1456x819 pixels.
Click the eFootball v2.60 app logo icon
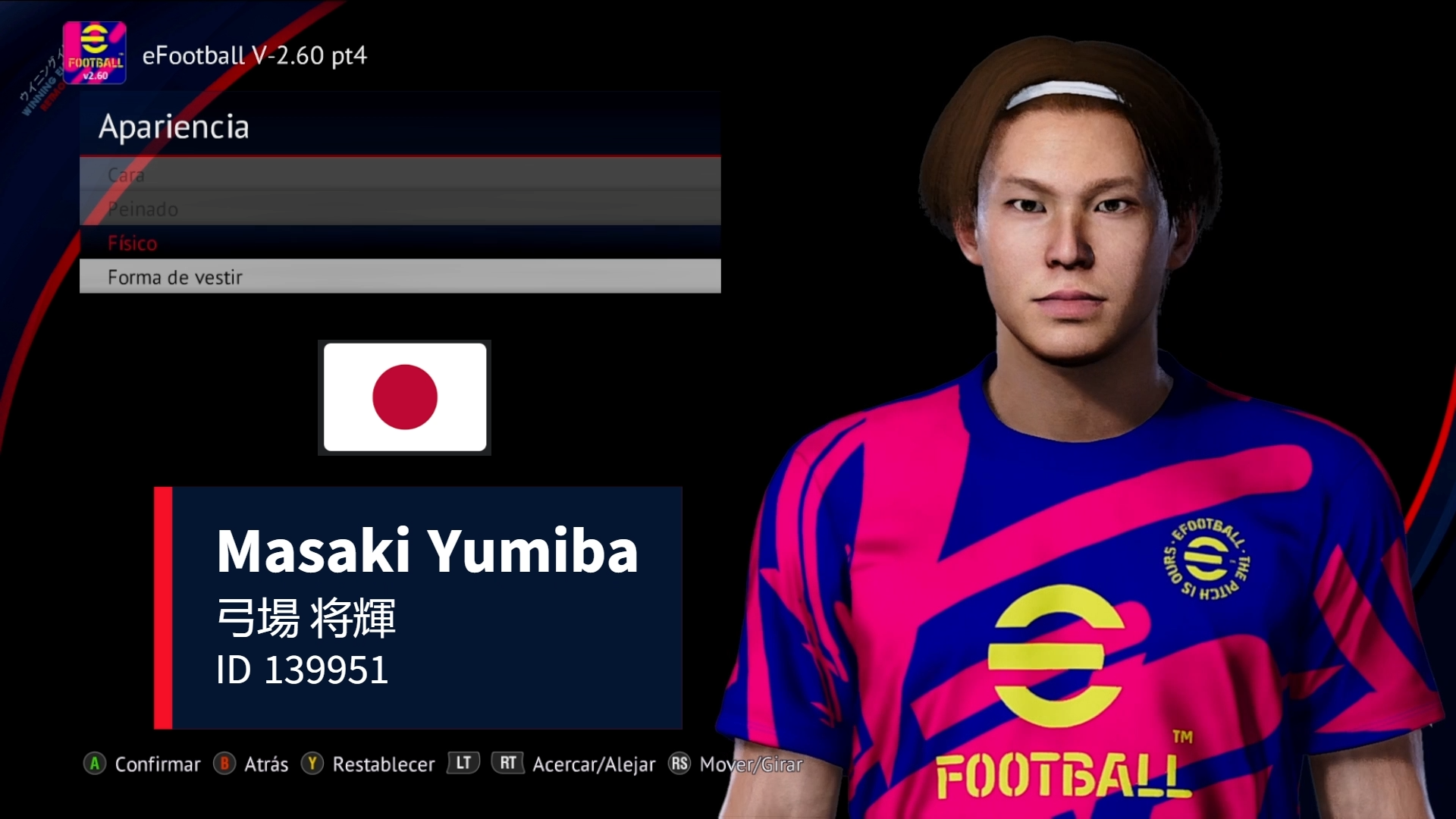click(x=96, y=54)
